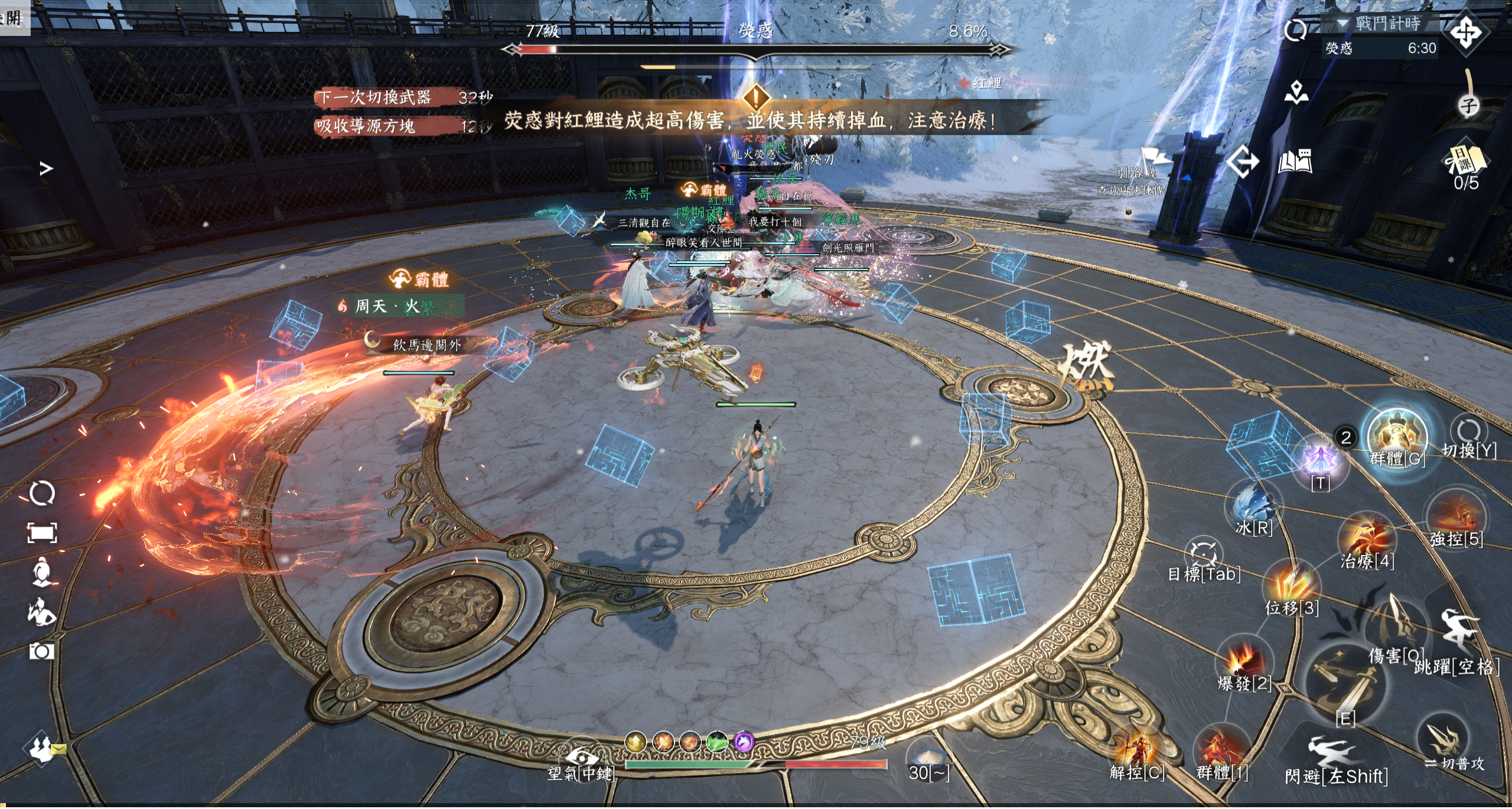Collapse the 戰鬥計時 combat timer panel
Image resolution: width=1512 pixels, height=809 pixels.
point(1342,24)
